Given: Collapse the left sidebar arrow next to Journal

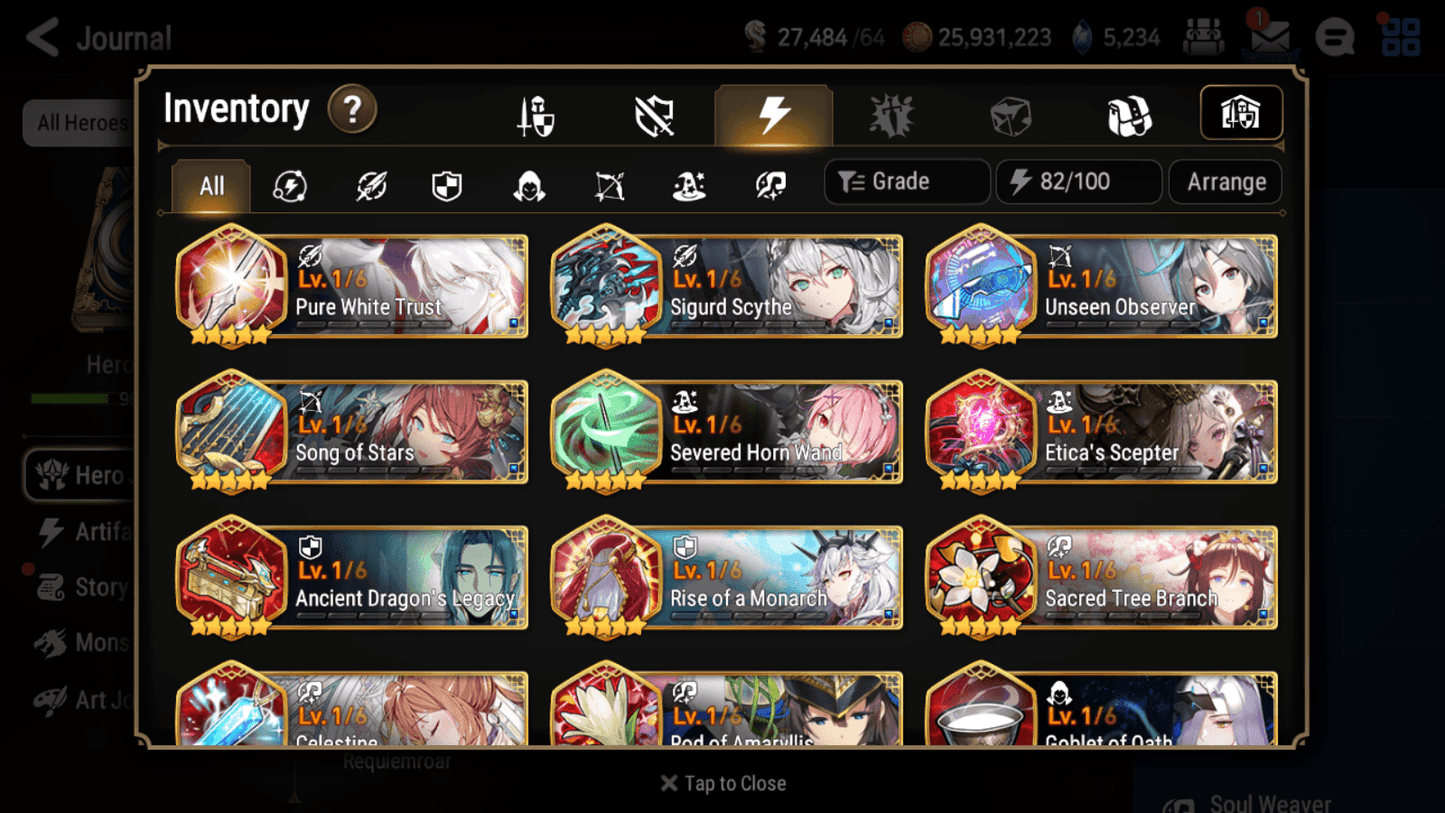Looking at the screenshot, I should (x=39, y=36).
